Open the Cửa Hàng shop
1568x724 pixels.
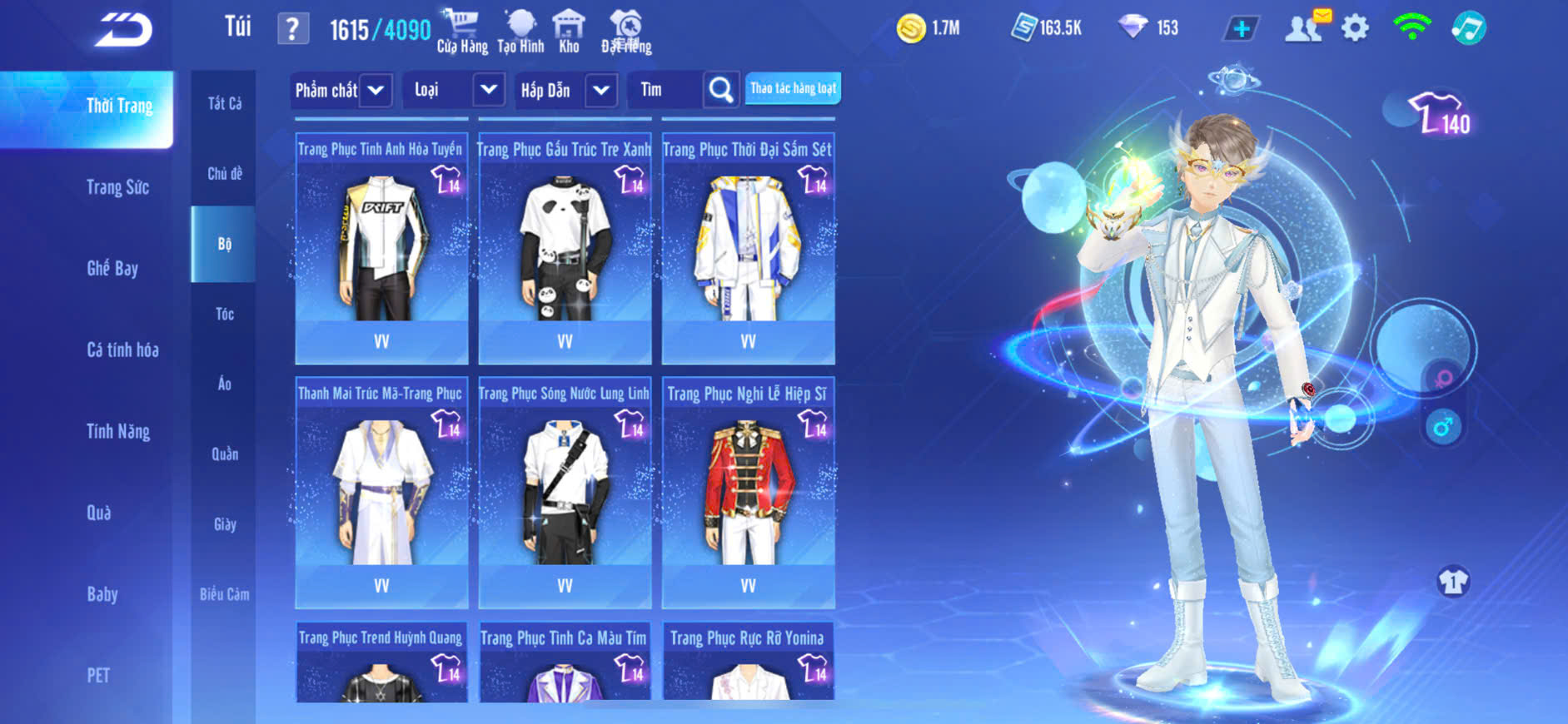pyautogui.click(x=462, y=32)
